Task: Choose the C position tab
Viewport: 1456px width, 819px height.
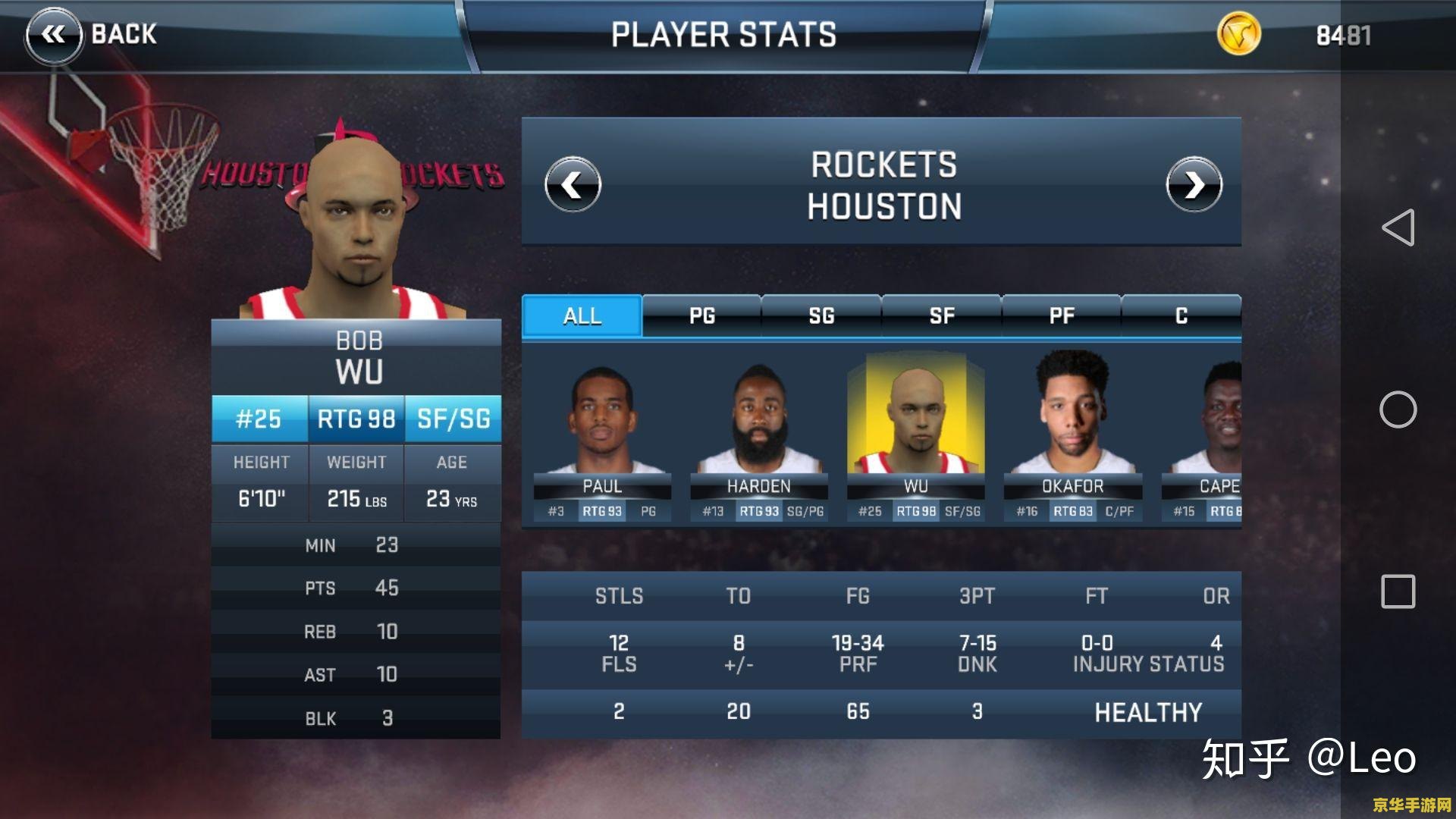Action: click(1181, 315)
